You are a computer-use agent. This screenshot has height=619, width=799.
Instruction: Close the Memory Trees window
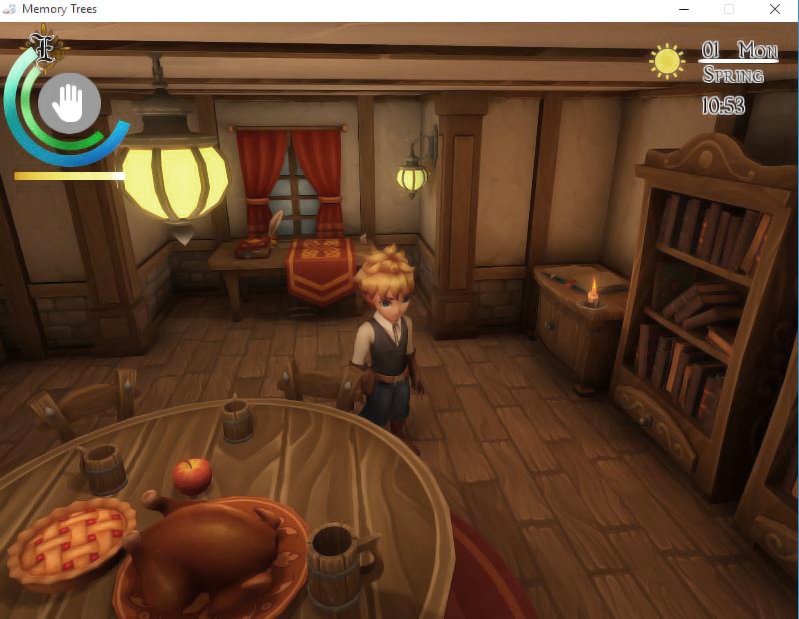(x=775, y=9)
